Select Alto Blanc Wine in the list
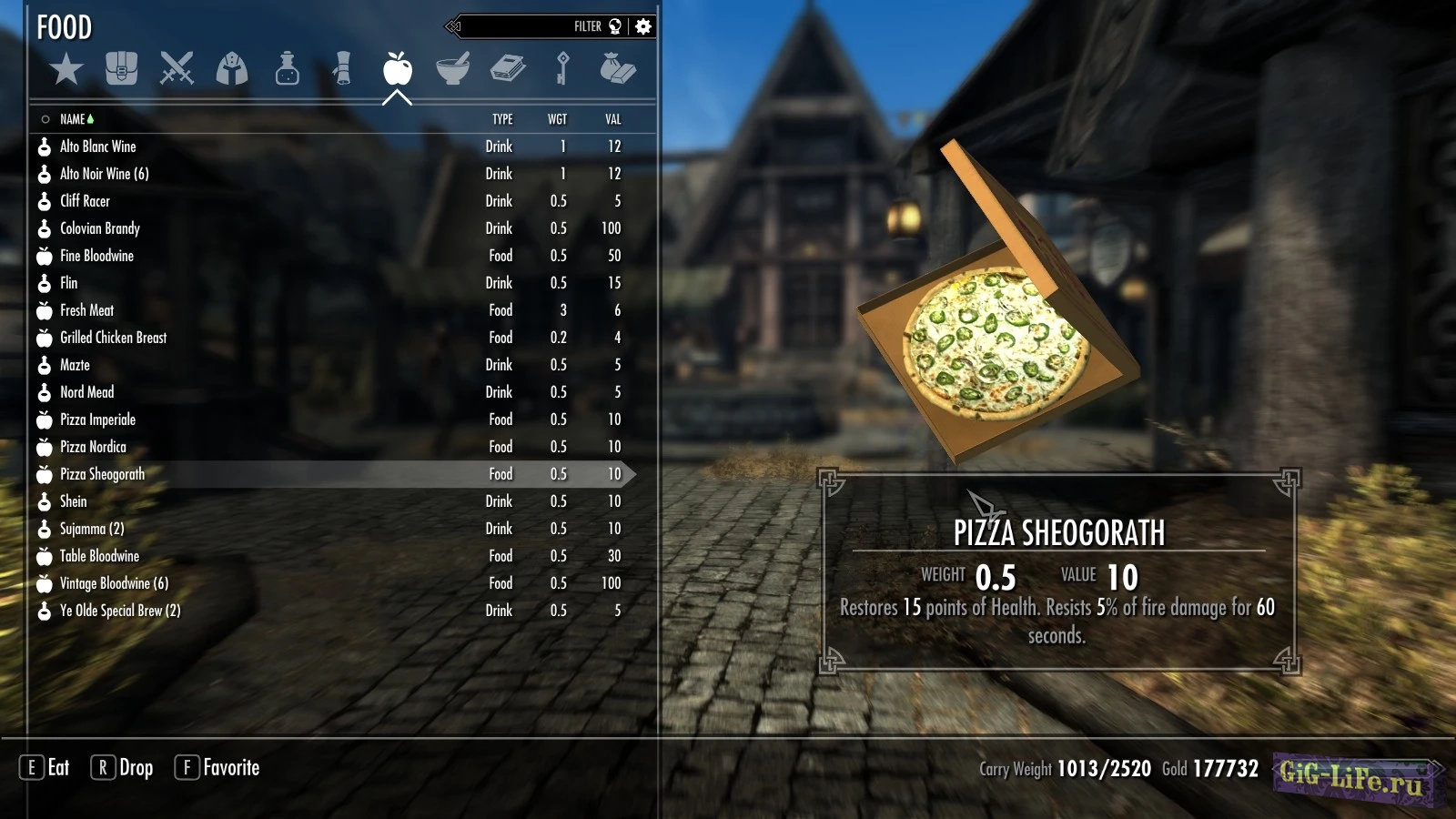The image size is (1456, 819). (98, 147)
